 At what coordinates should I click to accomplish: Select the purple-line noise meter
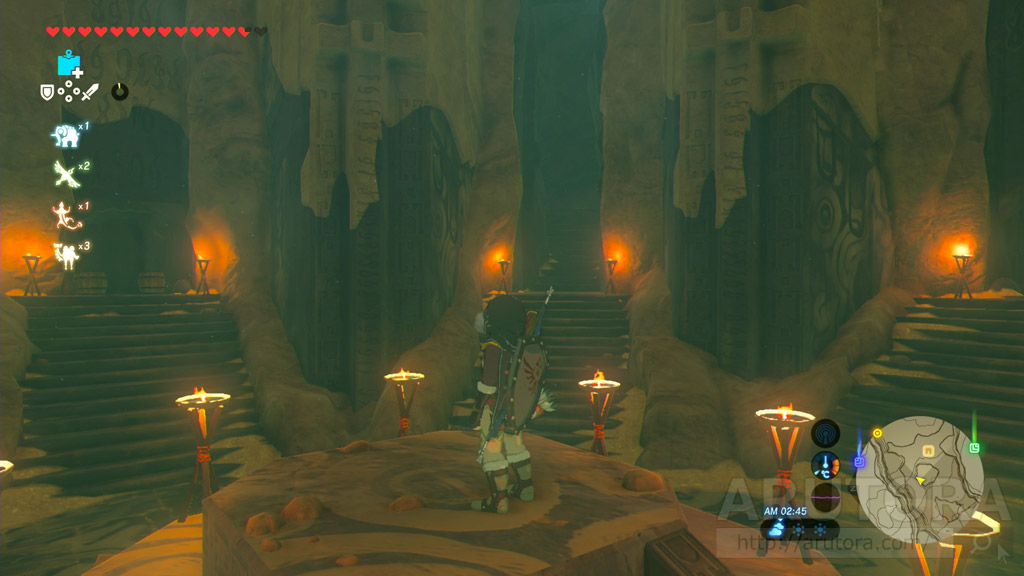coord(825,496)
